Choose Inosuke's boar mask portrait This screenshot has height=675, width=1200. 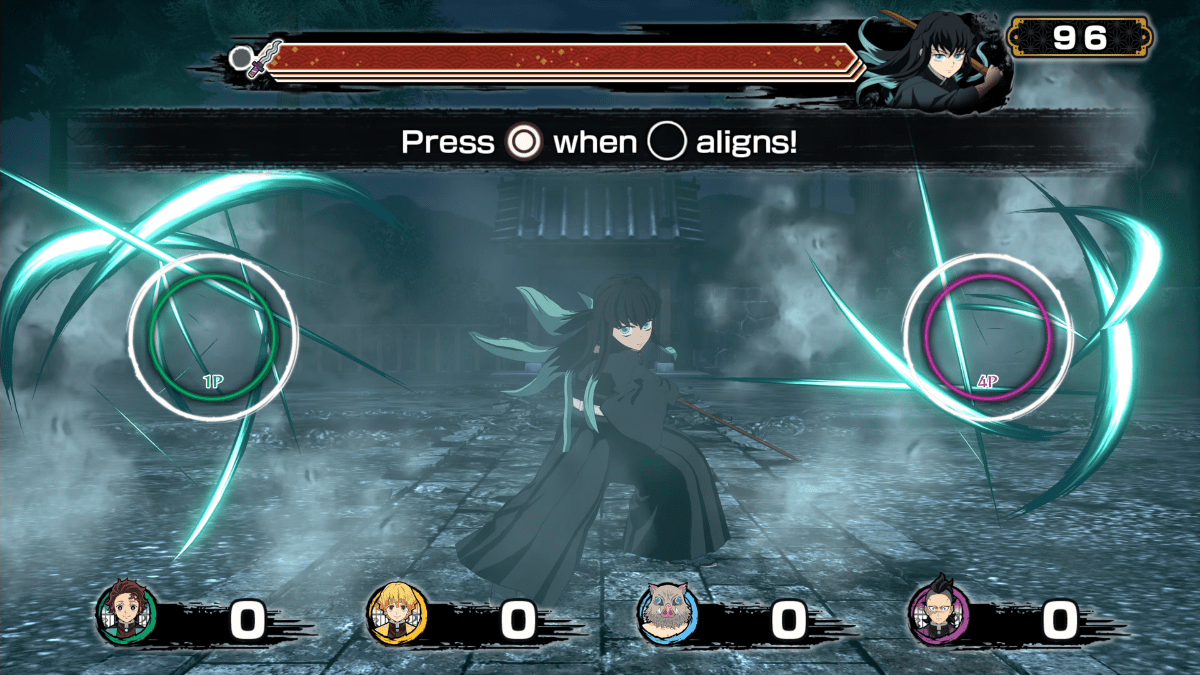(x=668, y=613)
